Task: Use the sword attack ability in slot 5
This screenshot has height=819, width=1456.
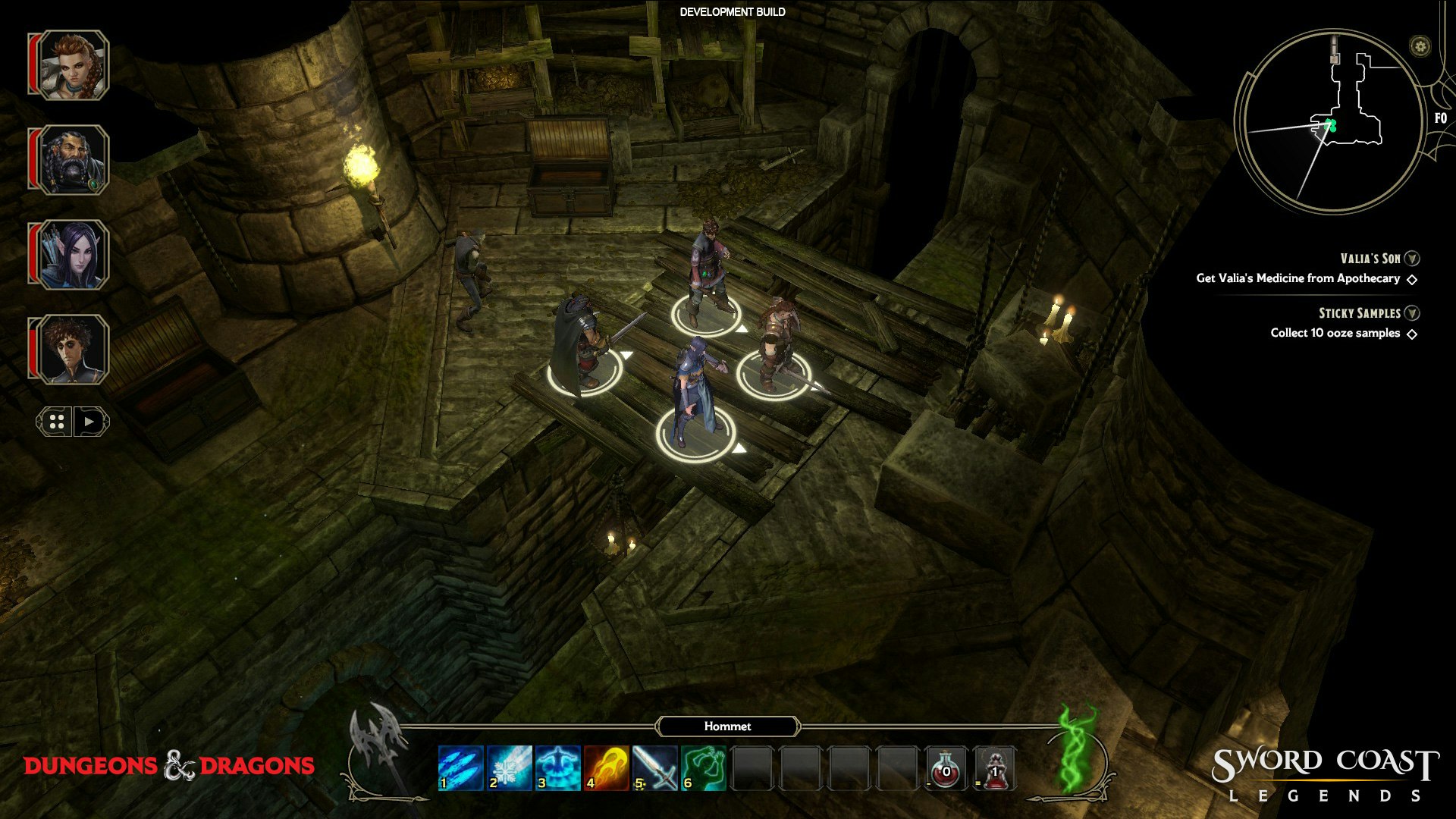Action: [657, 767]
